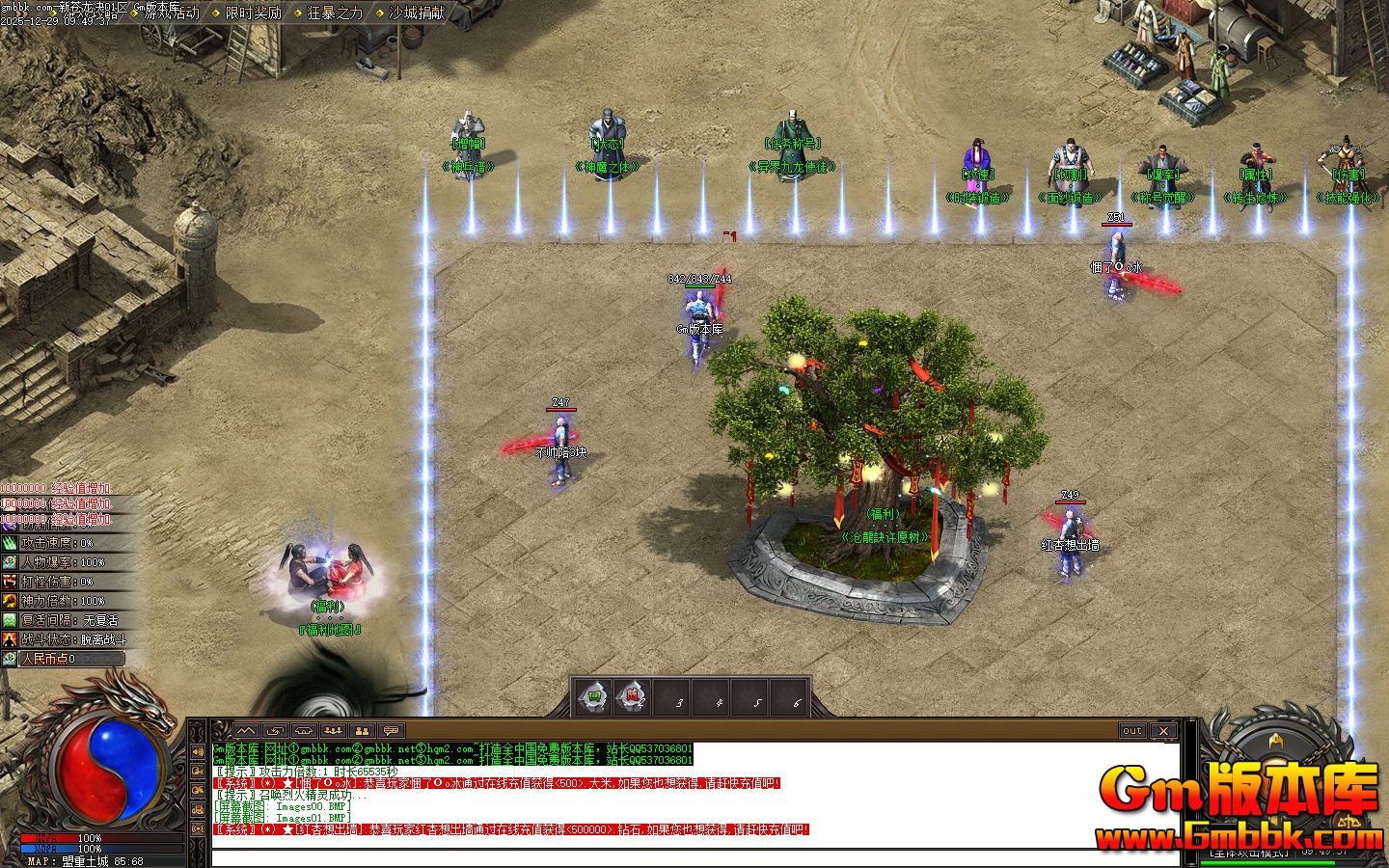Image resolution: width=1389 pixels, height=868 pixels.
Task: Click the 'out' button on the chat panel
Action: click(1132, 731)
